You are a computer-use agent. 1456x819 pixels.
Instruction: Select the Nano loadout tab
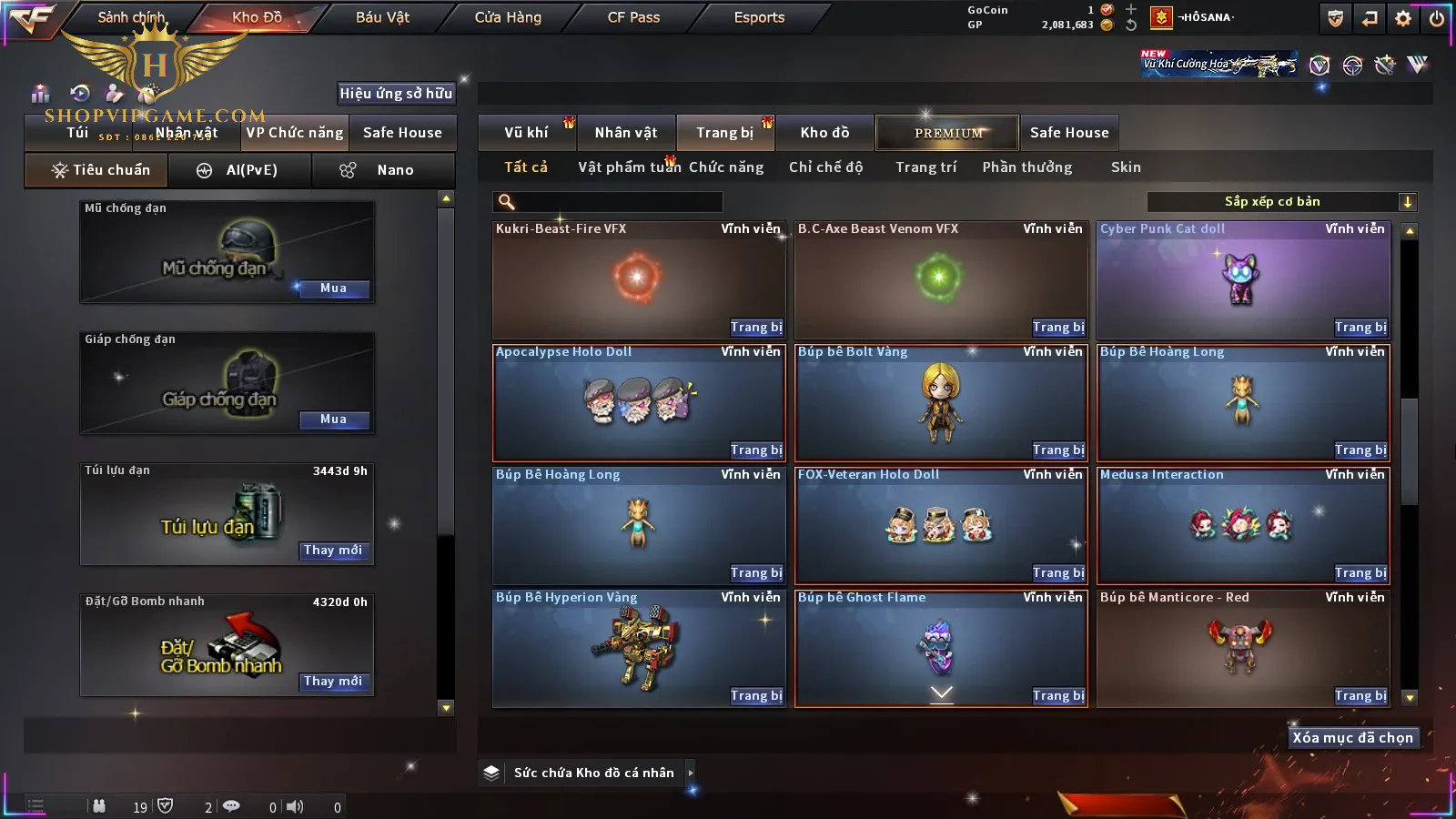pyautogui.click(x=382, y=170)
